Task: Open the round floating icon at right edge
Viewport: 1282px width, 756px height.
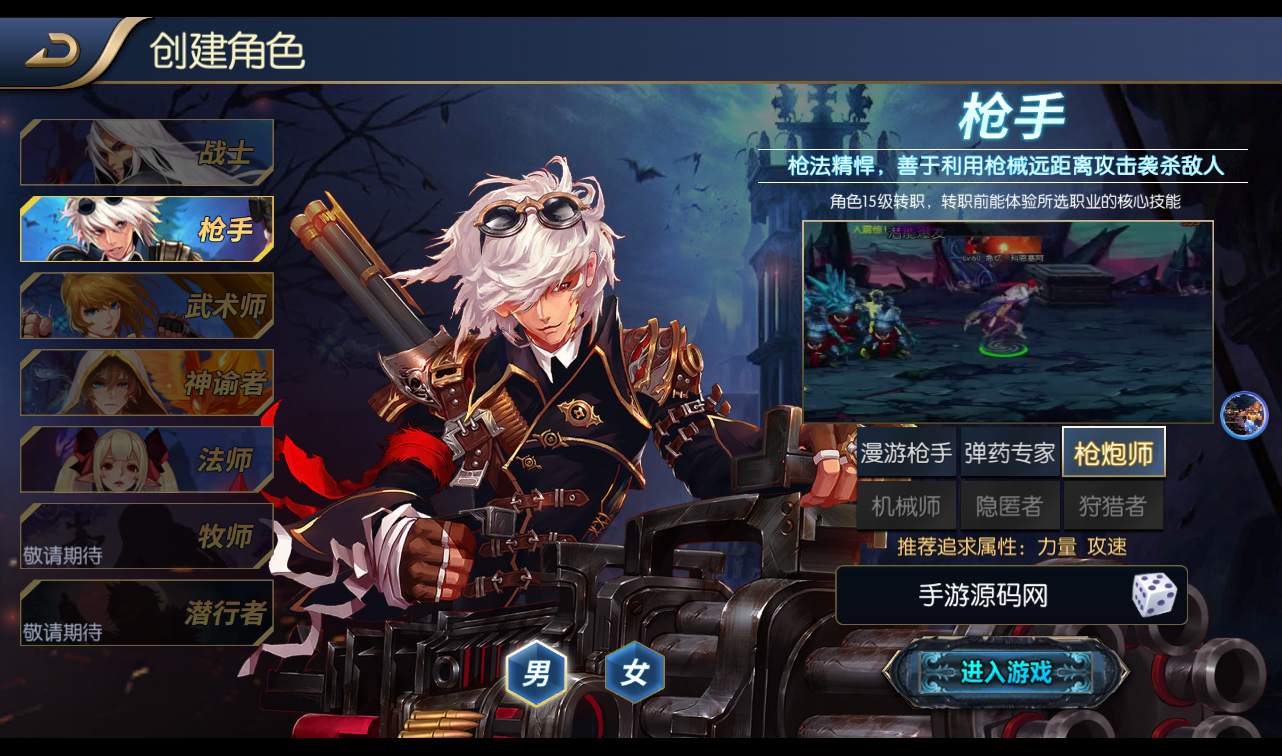Action: click(x=1244, y=415)
